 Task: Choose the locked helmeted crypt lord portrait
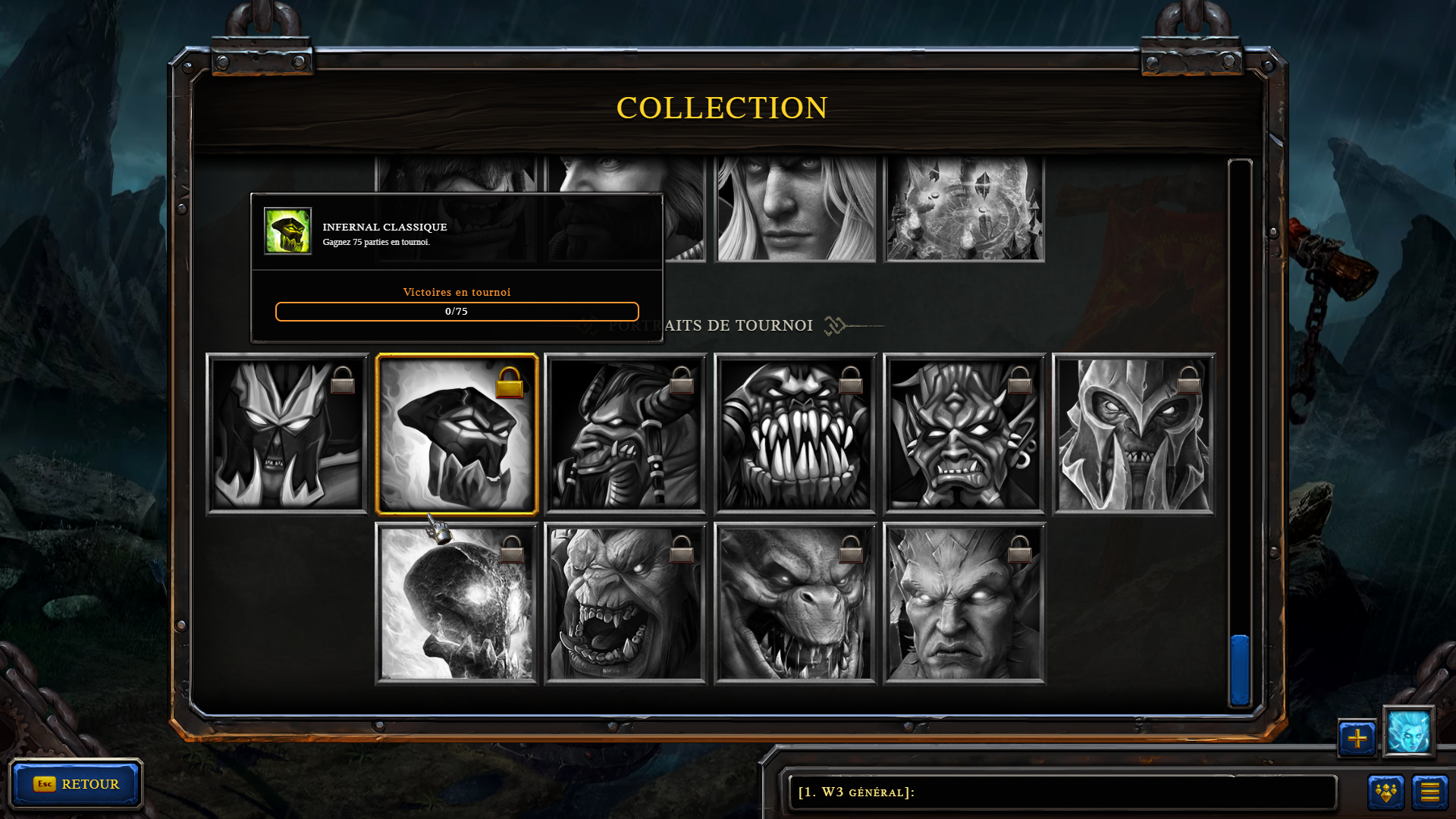1134,435
